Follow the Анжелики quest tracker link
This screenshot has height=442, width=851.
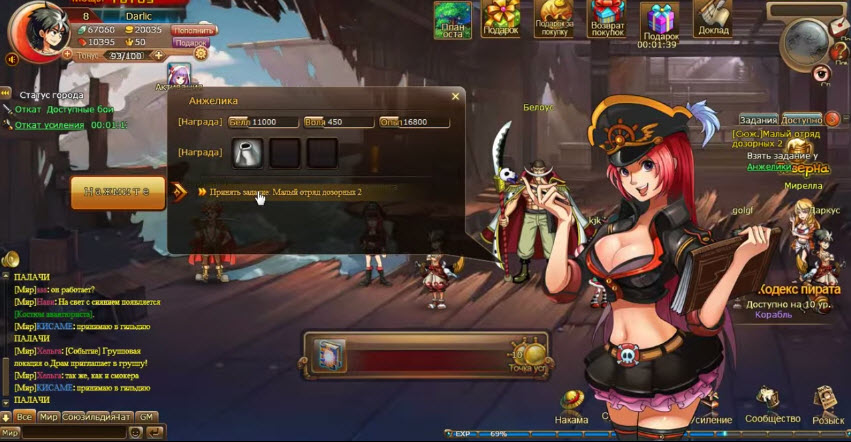tap(768, 167)
